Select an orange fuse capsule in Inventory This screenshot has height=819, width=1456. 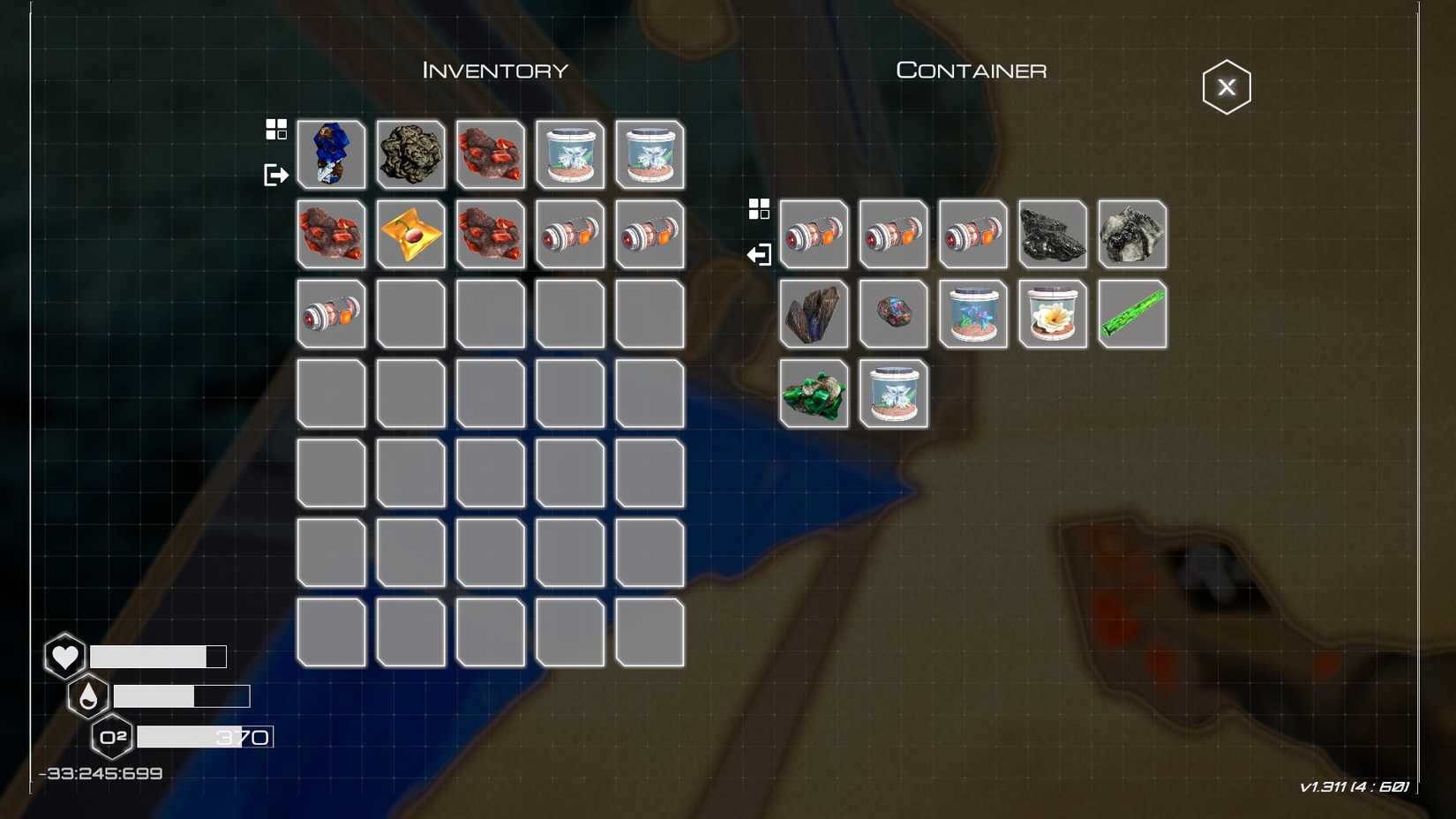point(570,234)
